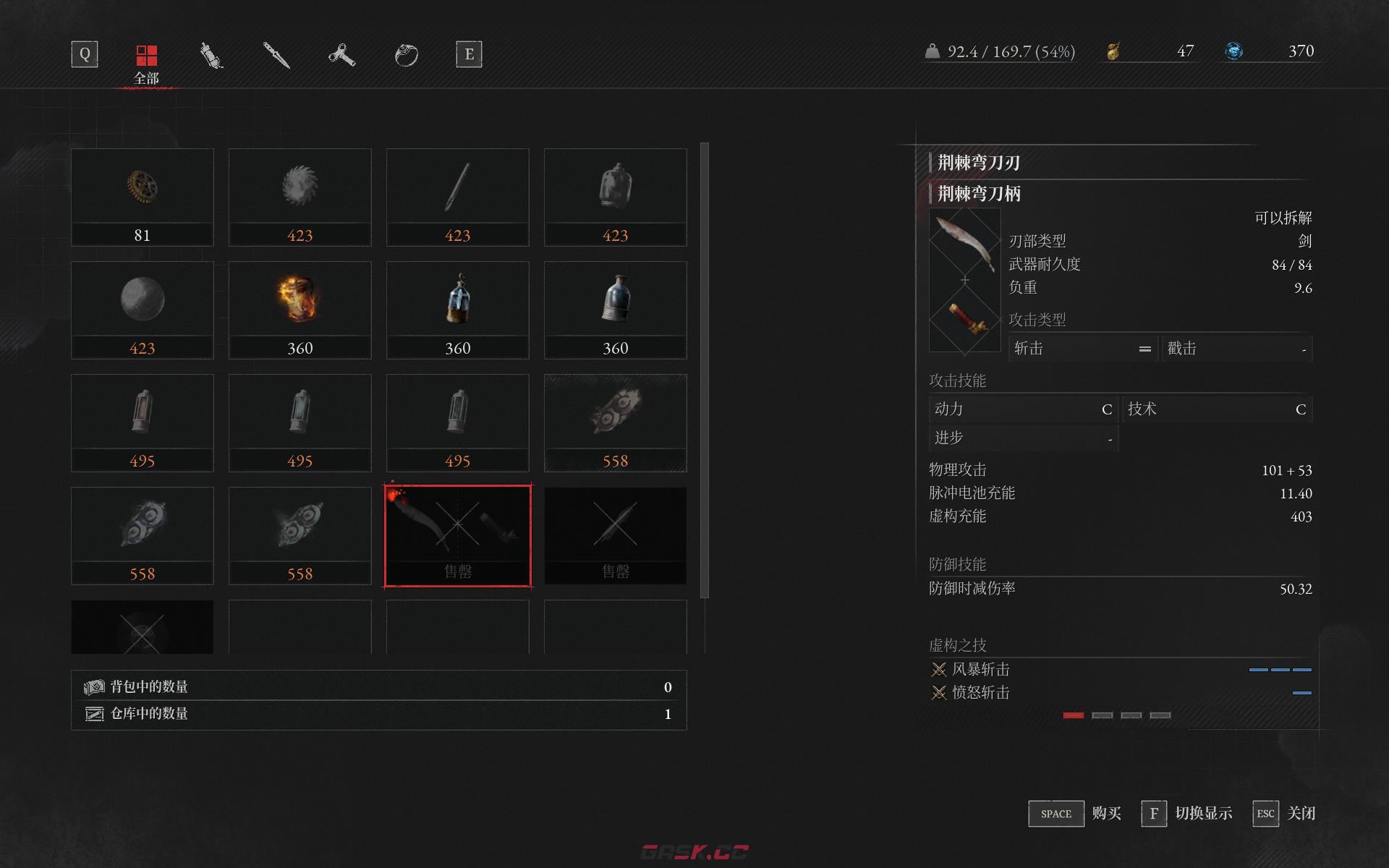The width and height of the screenshot is (1389, 868).
Task: Open the Q previous tab
Action: coord(84,54)
